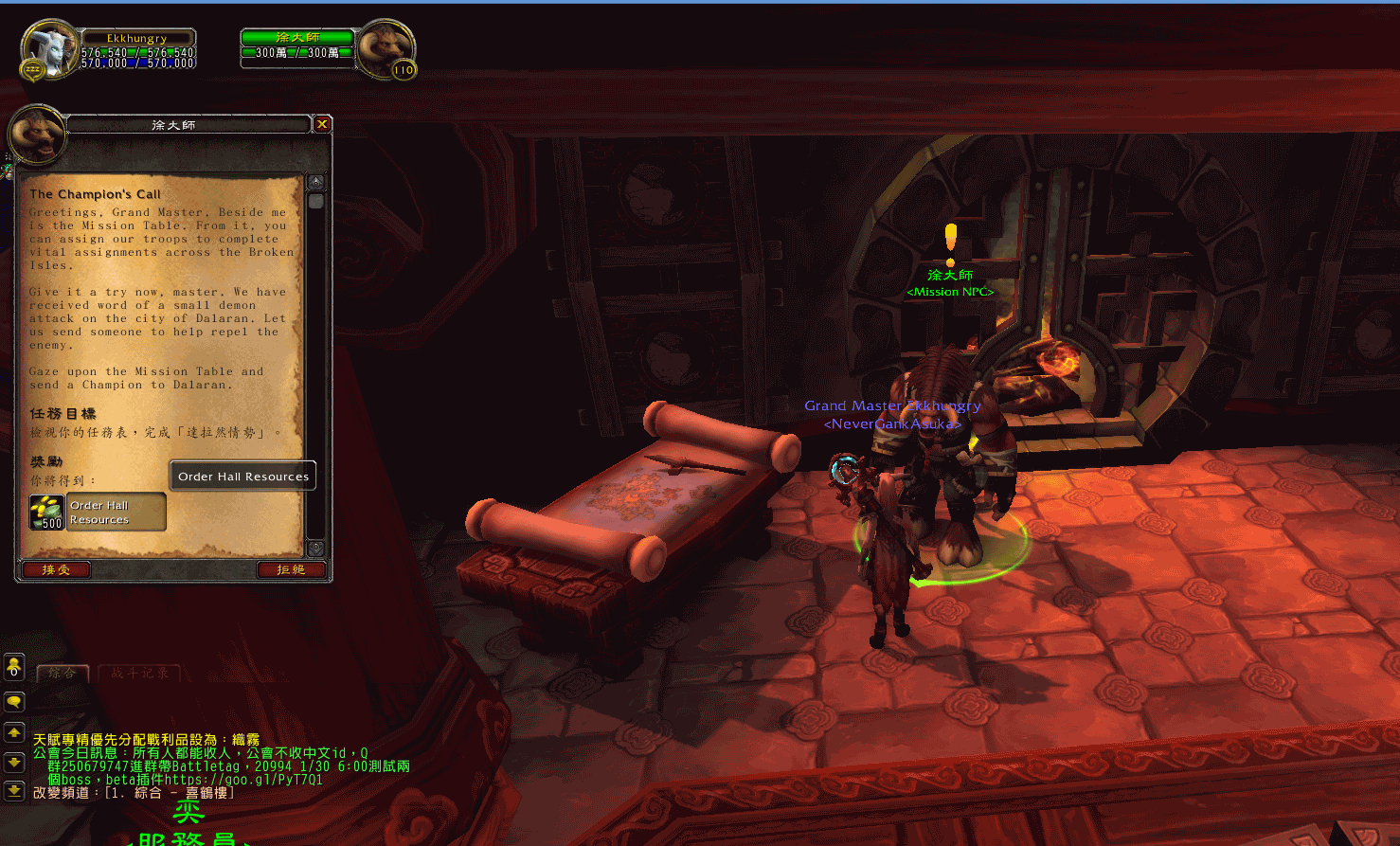
Task: Select the Order Hall Resources reward icon
Action: [x=46, y=512]
